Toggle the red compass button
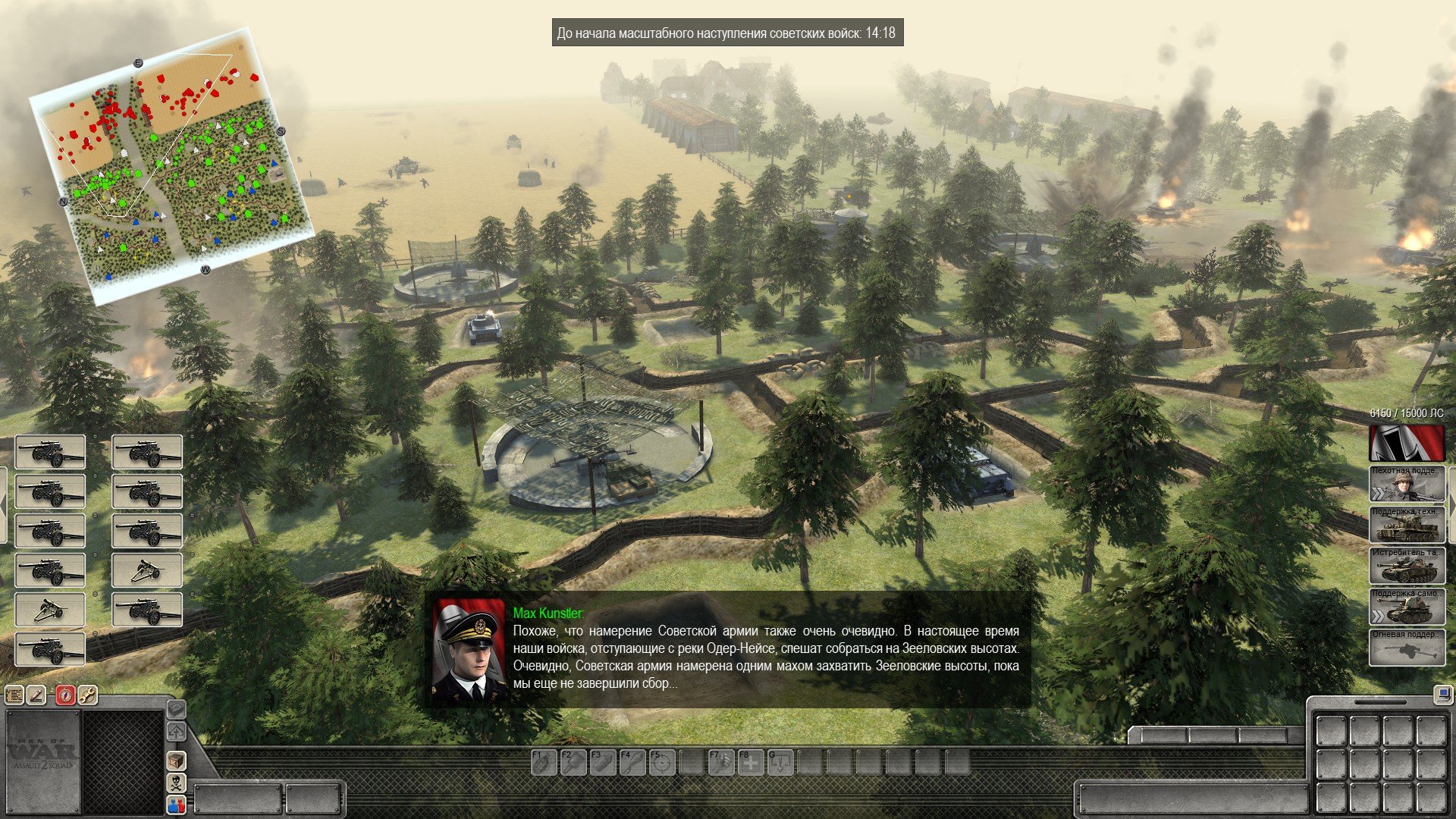This screenshot has height=819, width=1456. [x=65, y=695]
